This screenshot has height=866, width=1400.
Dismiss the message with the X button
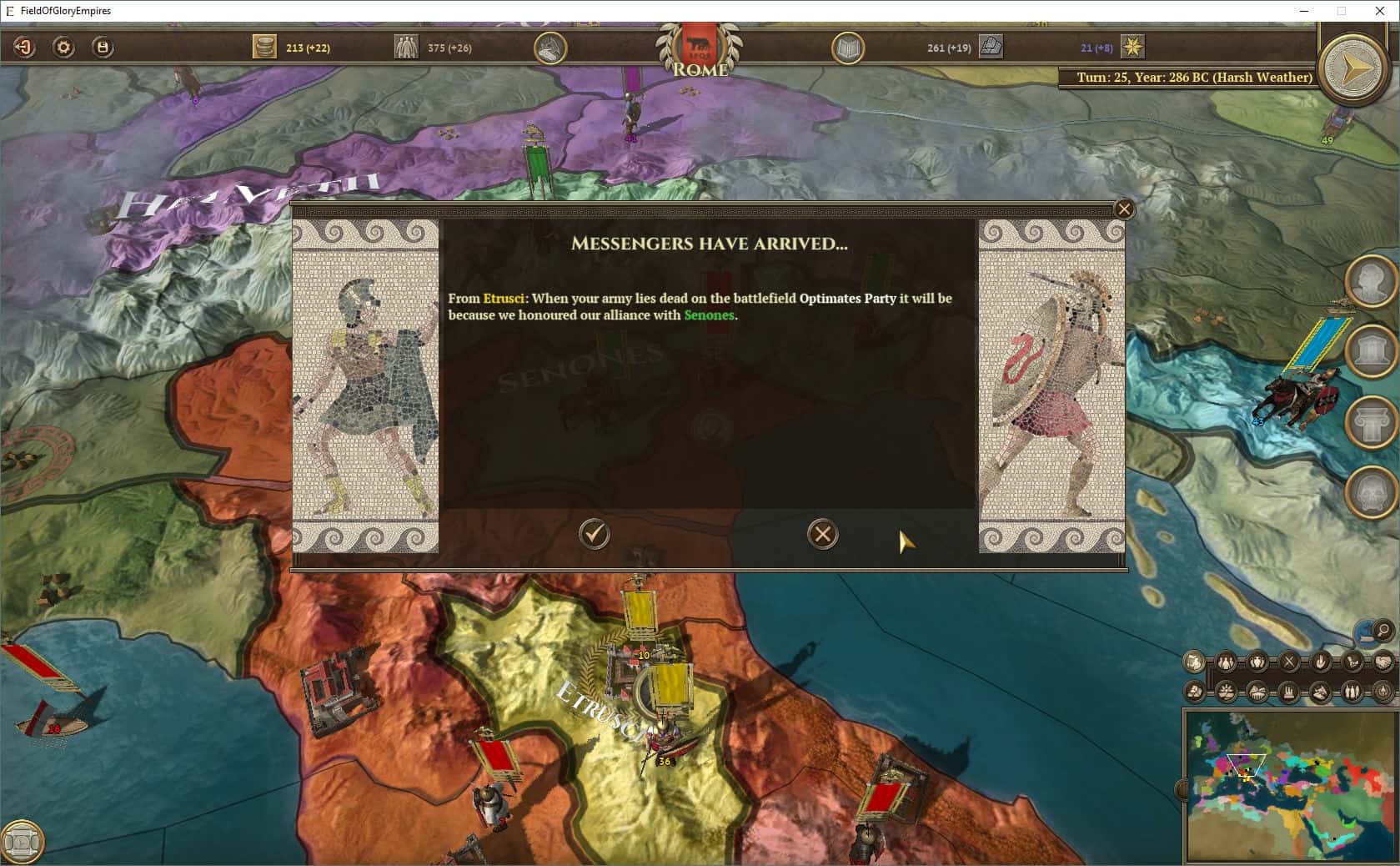pyautogui.click(x=822, y=535)
